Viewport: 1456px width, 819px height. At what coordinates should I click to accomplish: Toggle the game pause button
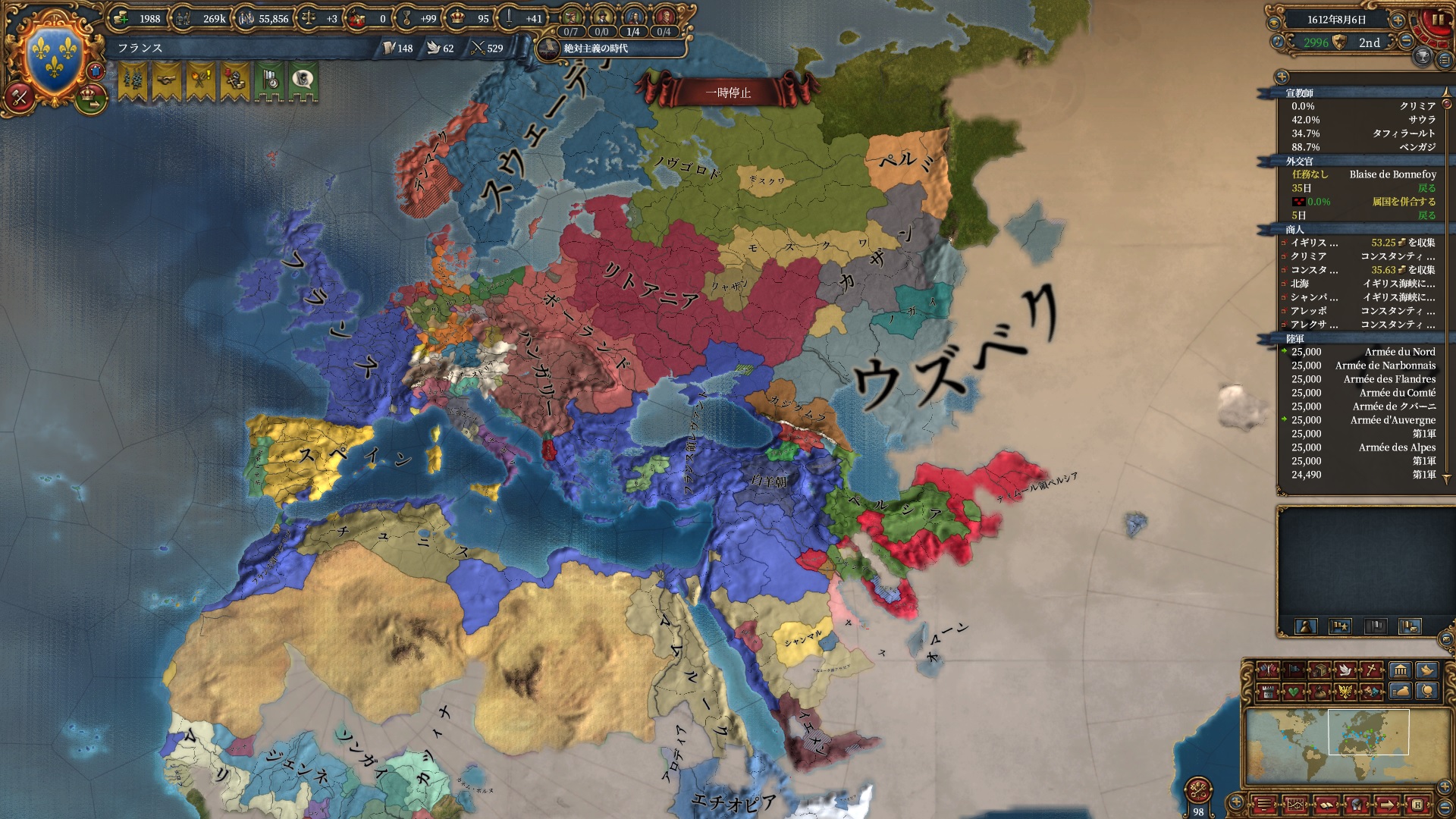tap(1436, 20)
